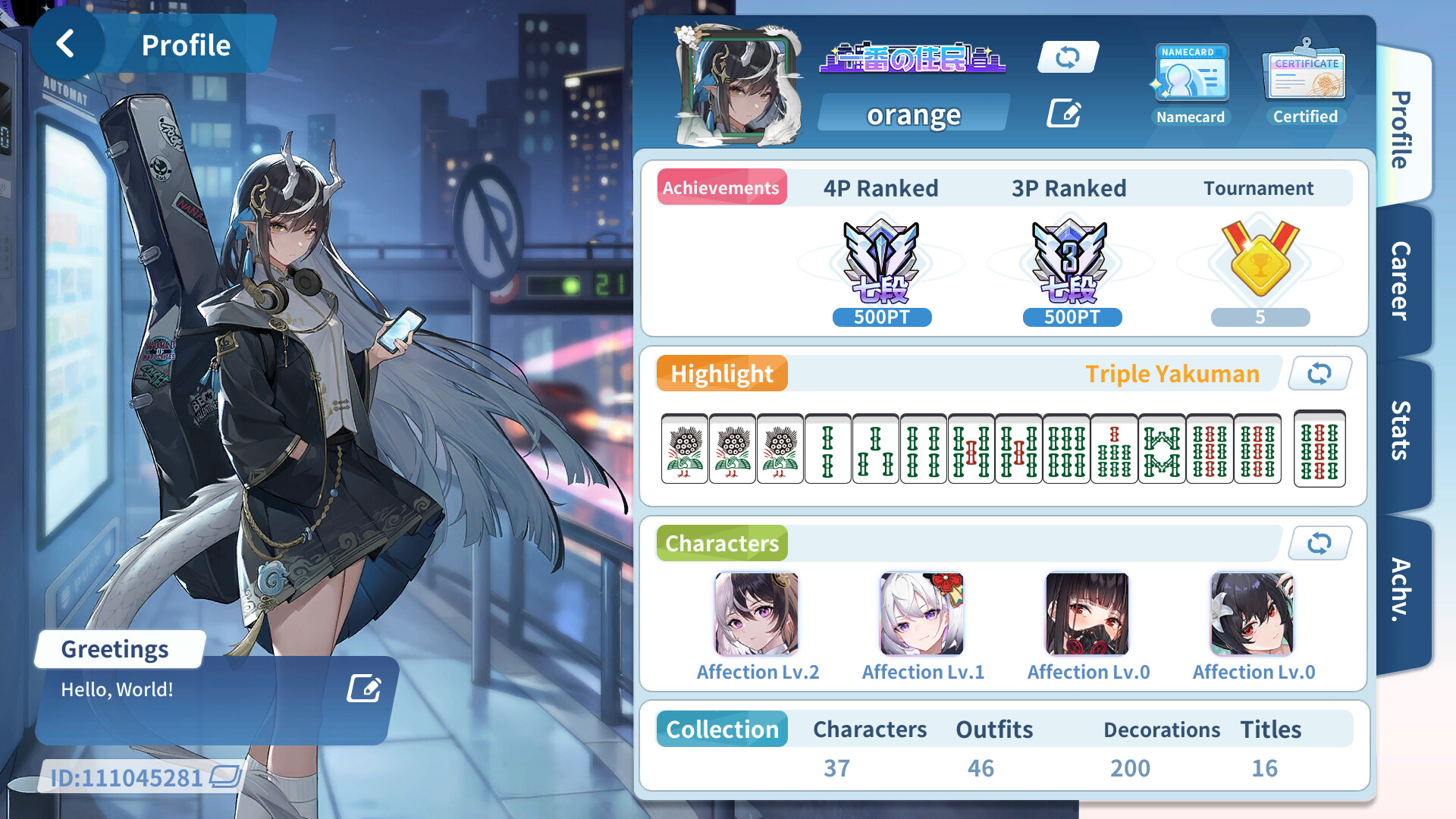Screen dimensions: 1456x819
Task: Edit the Greetings message with the pencil icon
Action: coord(364,689)
